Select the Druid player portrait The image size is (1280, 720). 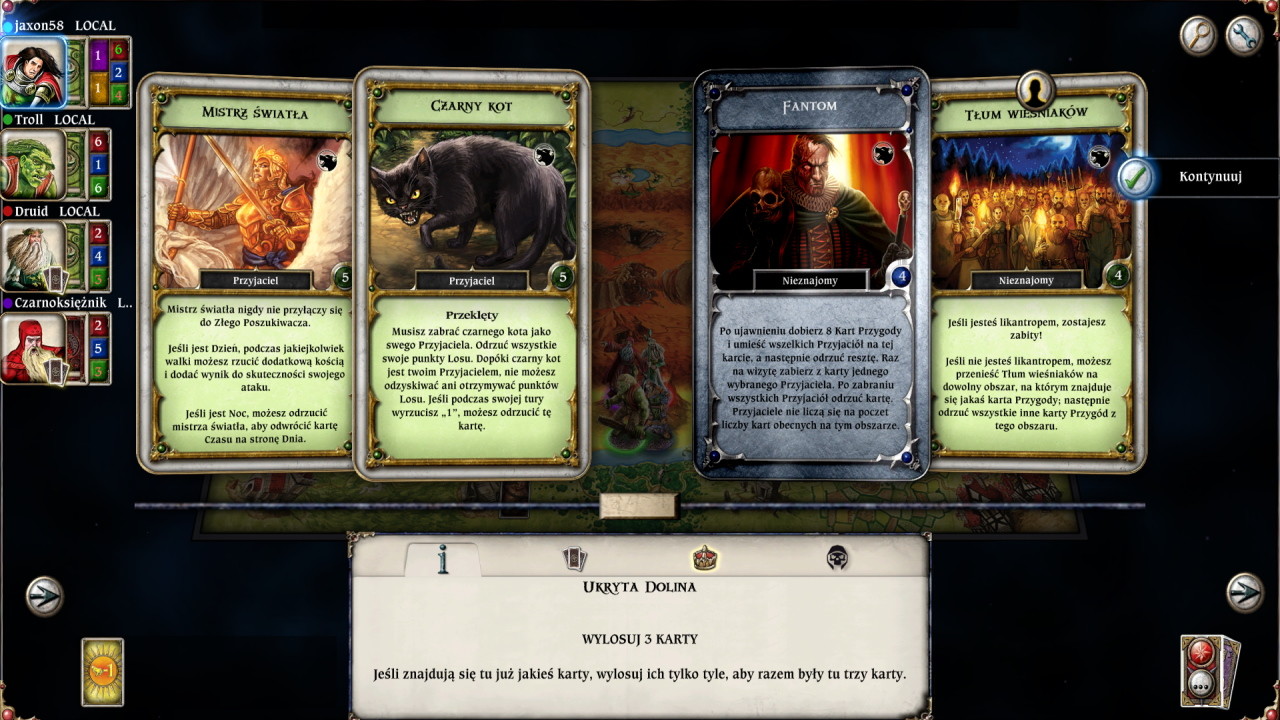click(30, 256)
